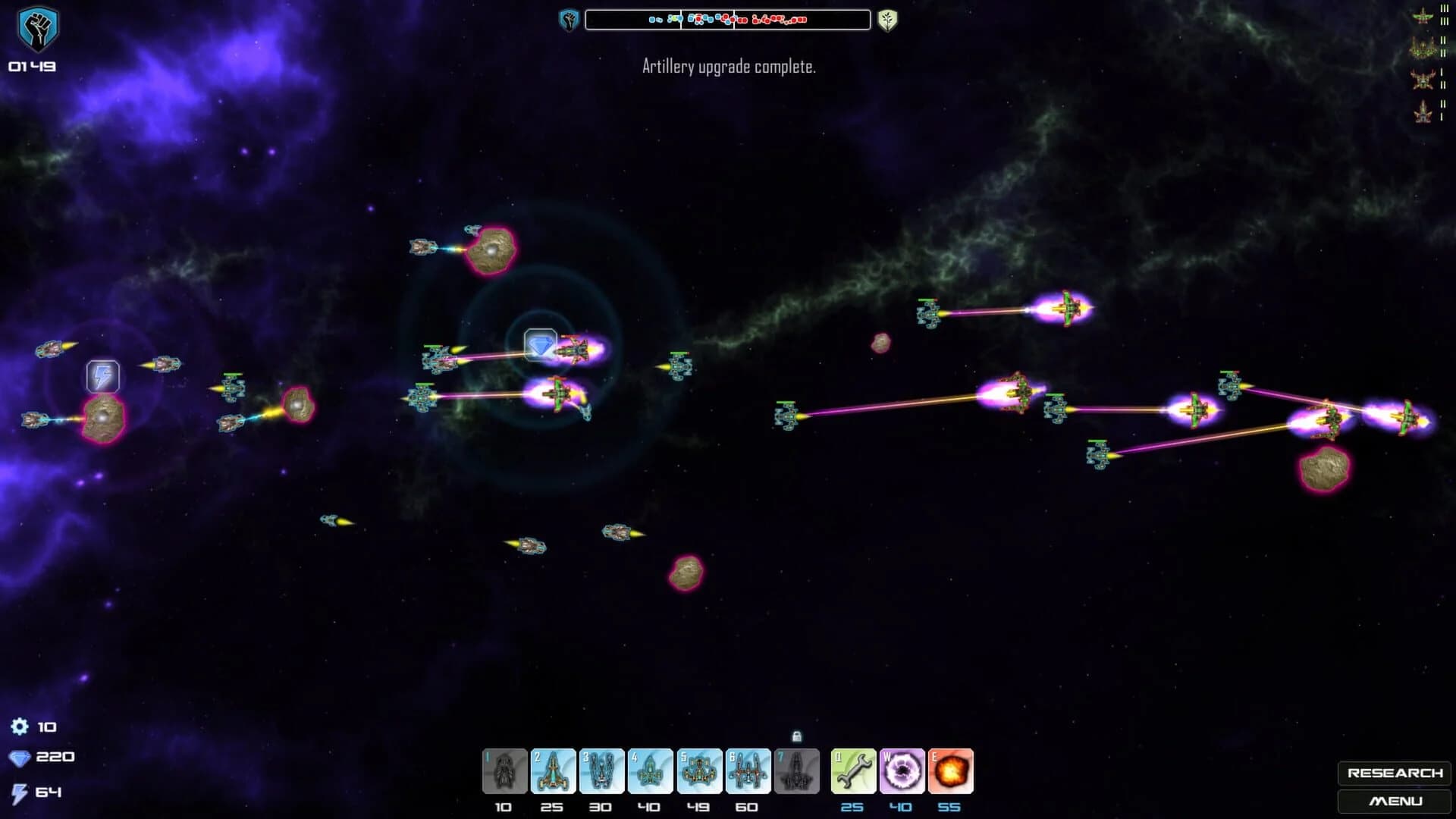Screen dimensions: 1456x819
Task: Choose the fighter in slot 4
Action: click(x=651, y=770)
